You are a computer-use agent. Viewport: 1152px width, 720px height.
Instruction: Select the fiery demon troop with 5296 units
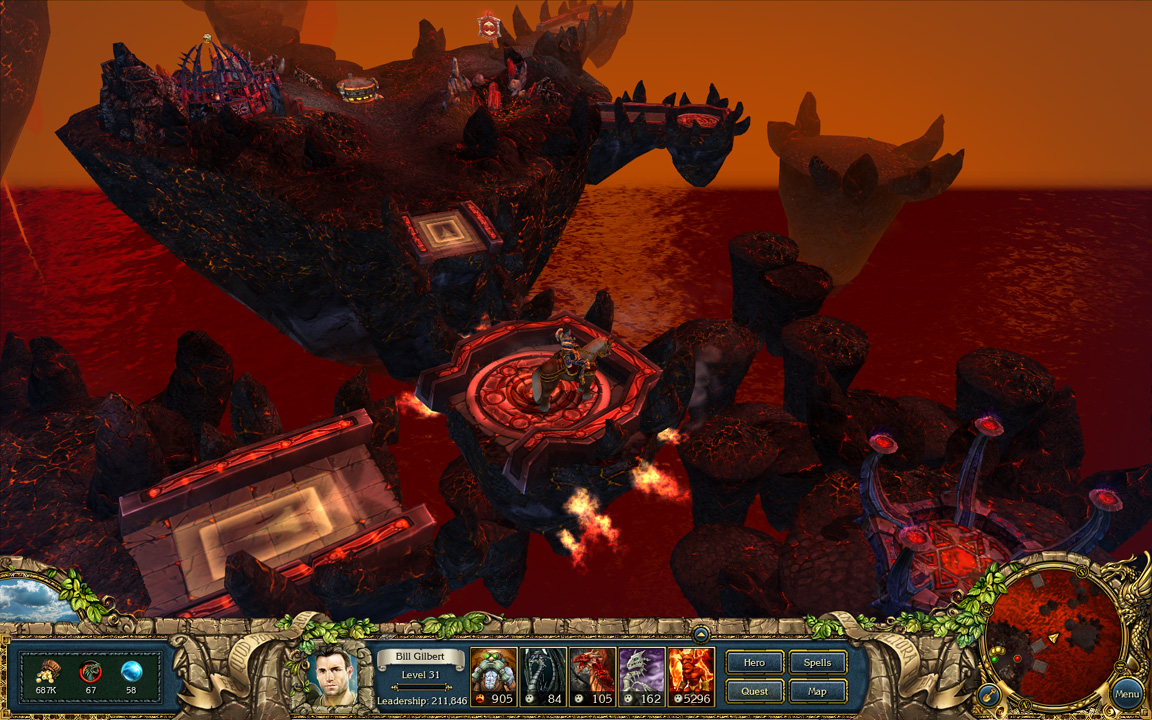[x=691, y=677]
